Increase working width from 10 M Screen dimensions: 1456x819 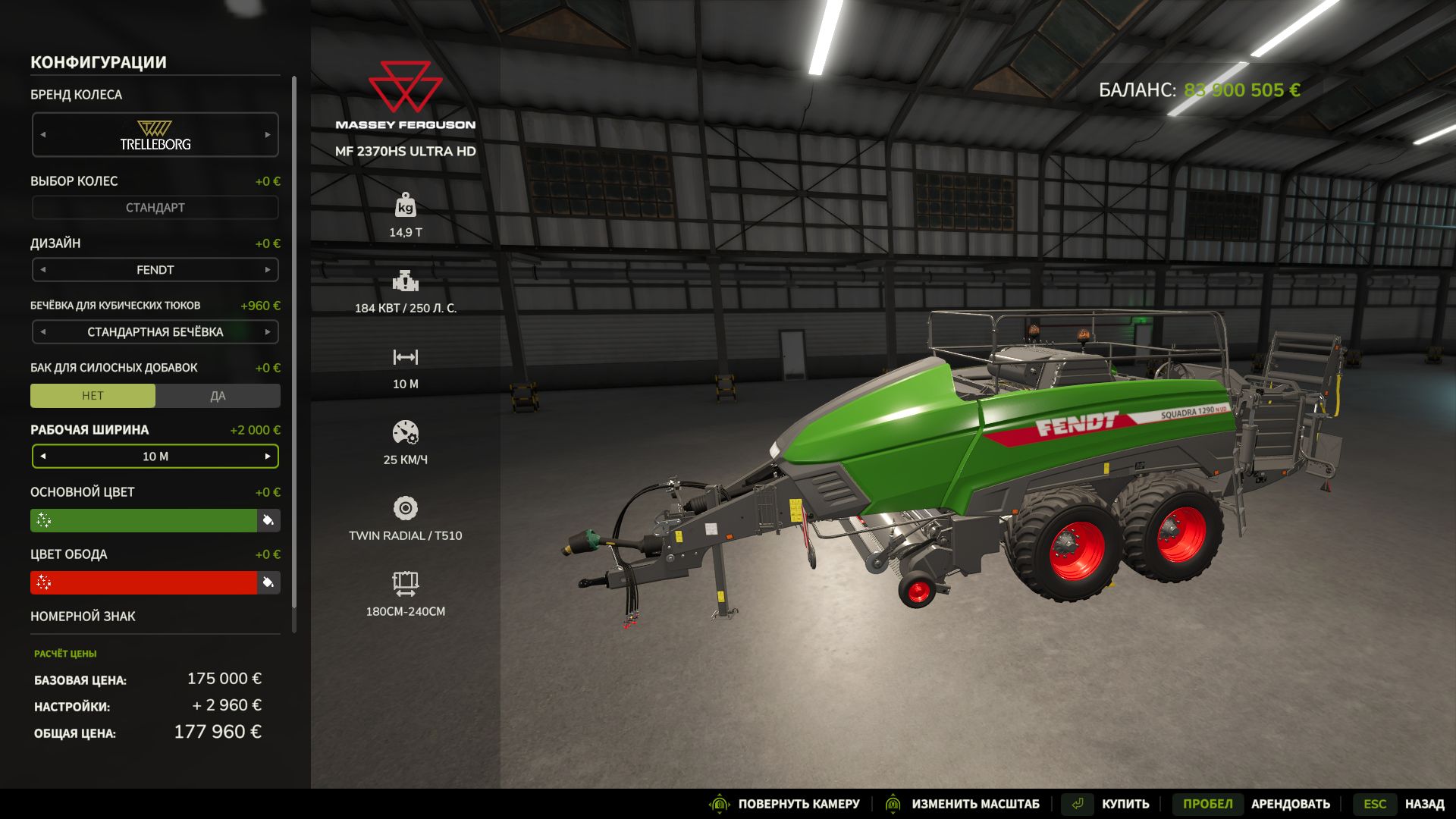[x=267, y=457]
